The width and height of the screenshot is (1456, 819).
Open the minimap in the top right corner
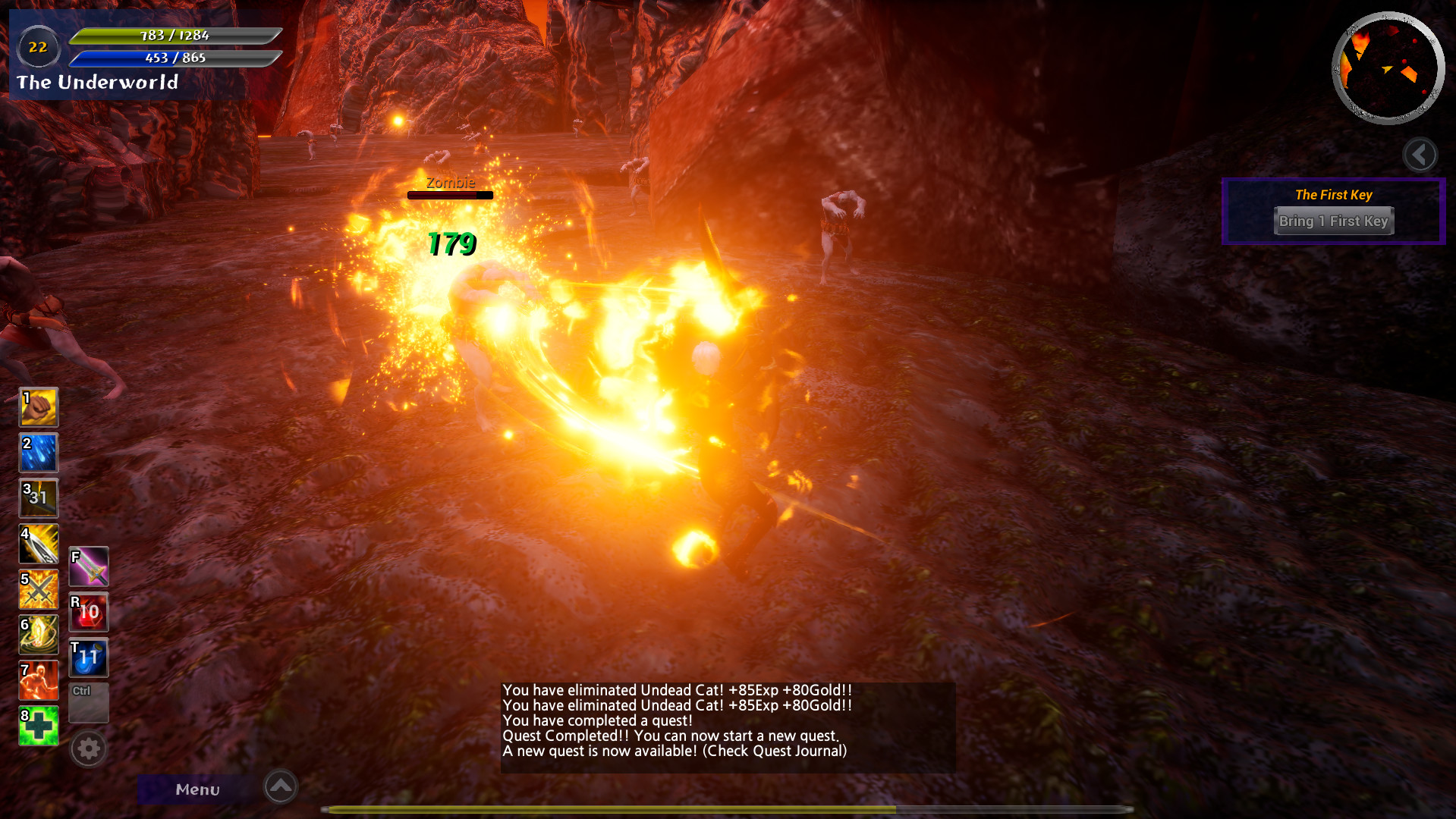coord(1388,68)
